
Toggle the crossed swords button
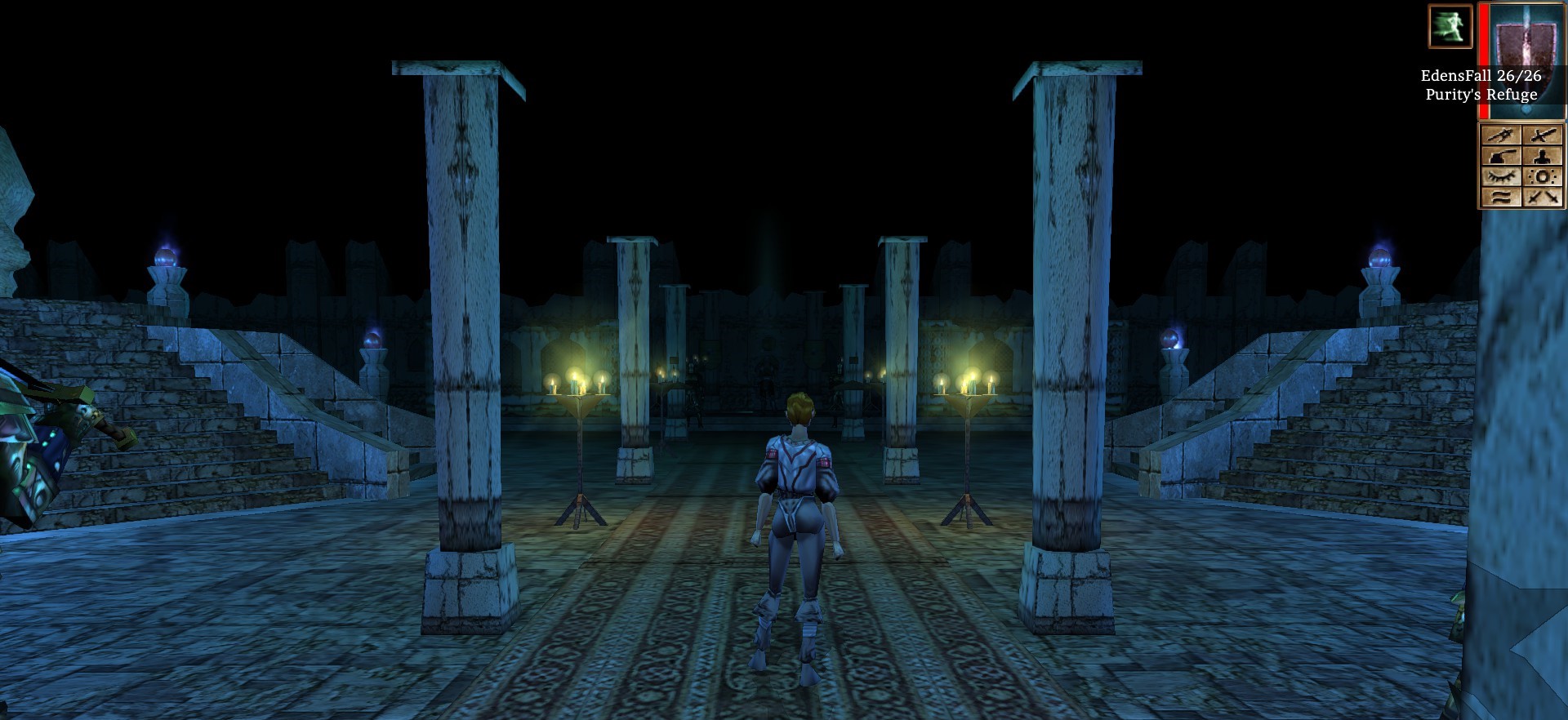click(1543, 197)
